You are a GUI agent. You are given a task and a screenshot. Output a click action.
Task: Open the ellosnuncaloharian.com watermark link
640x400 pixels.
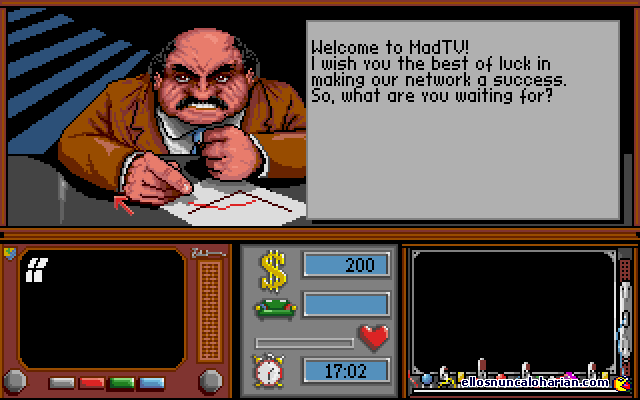point(535,382)
